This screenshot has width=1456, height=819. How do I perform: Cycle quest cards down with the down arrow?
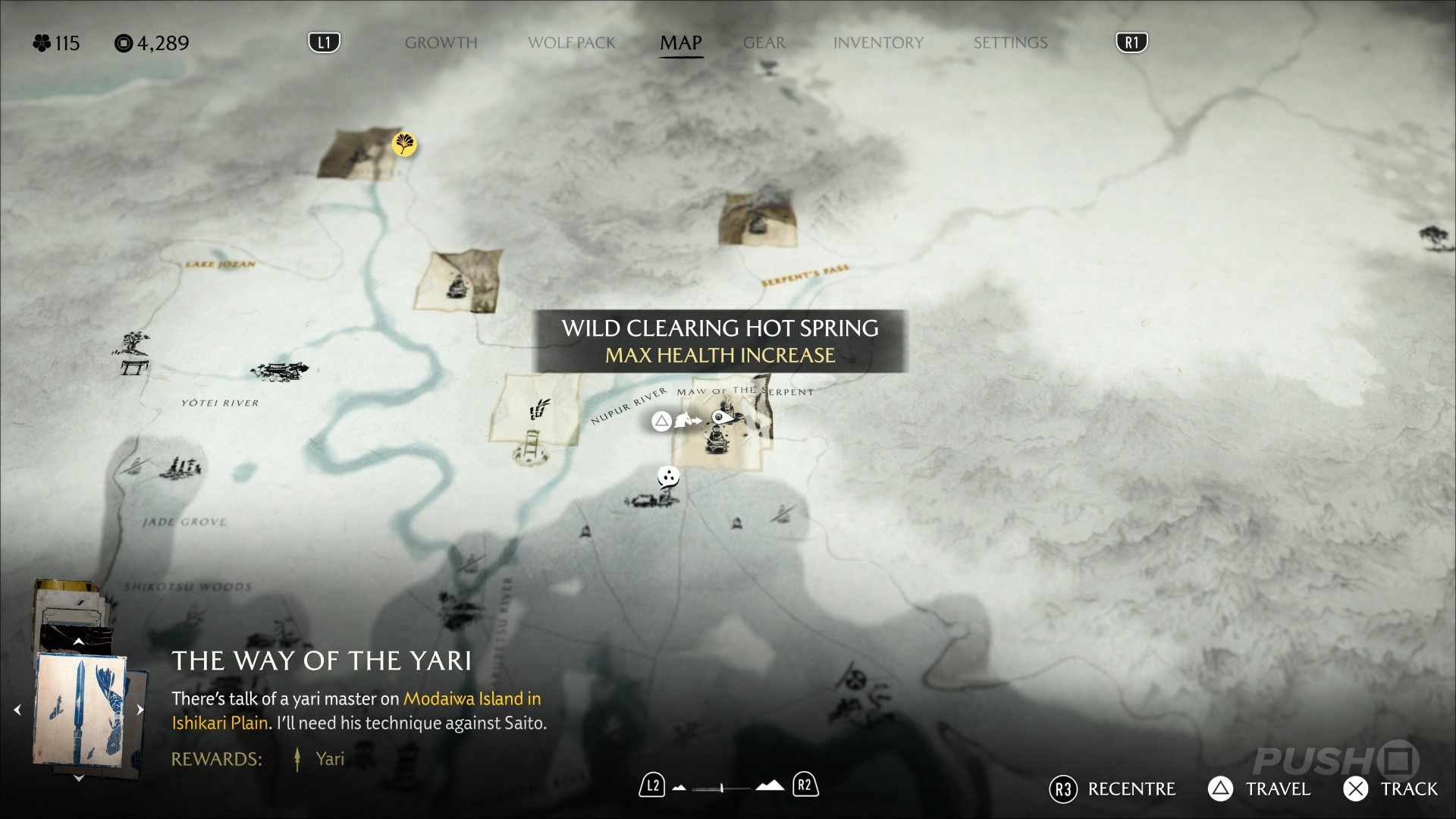pos(78,778)
